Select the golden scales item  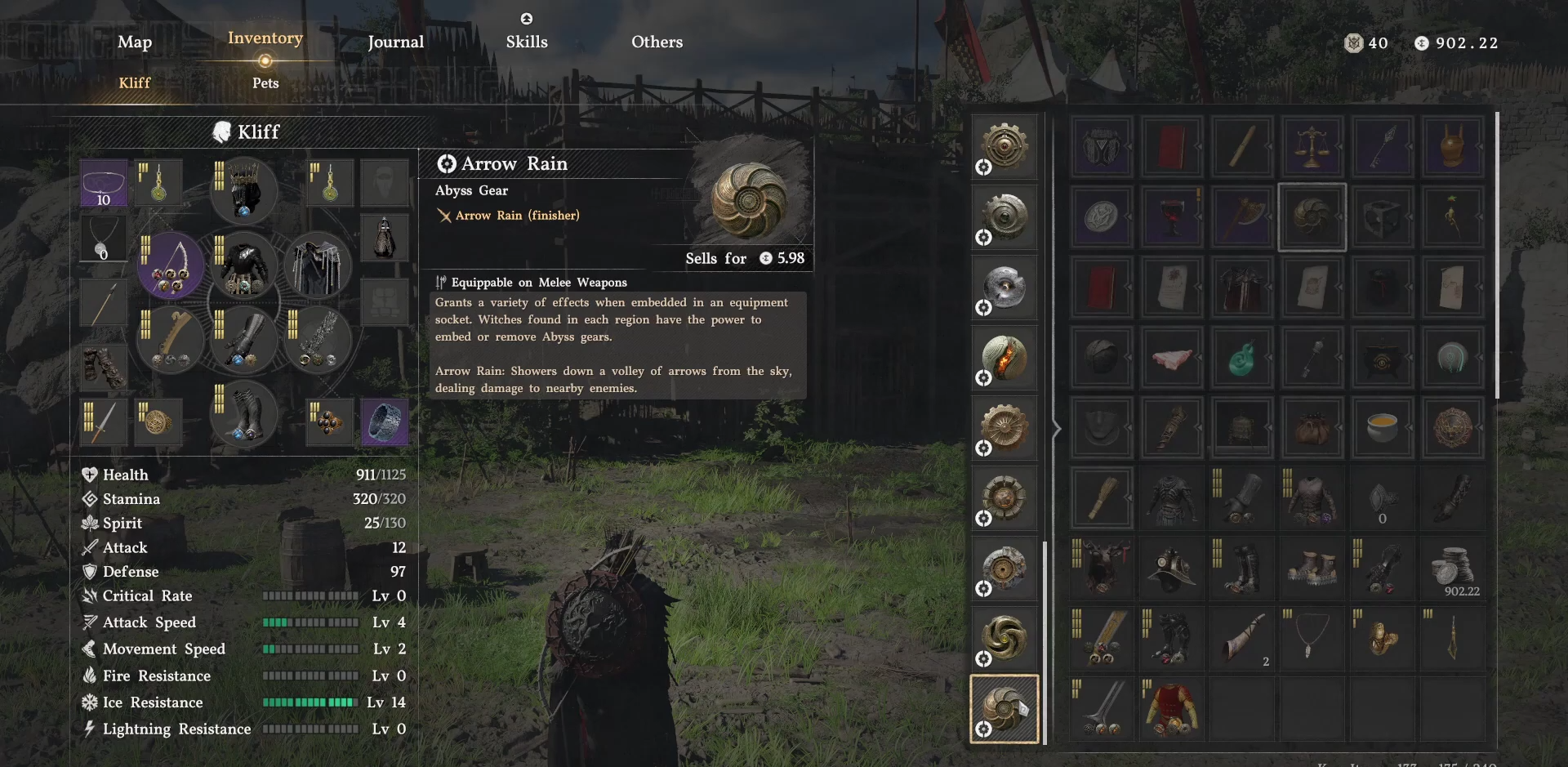pyautogui.click(x=1312, y=147)
